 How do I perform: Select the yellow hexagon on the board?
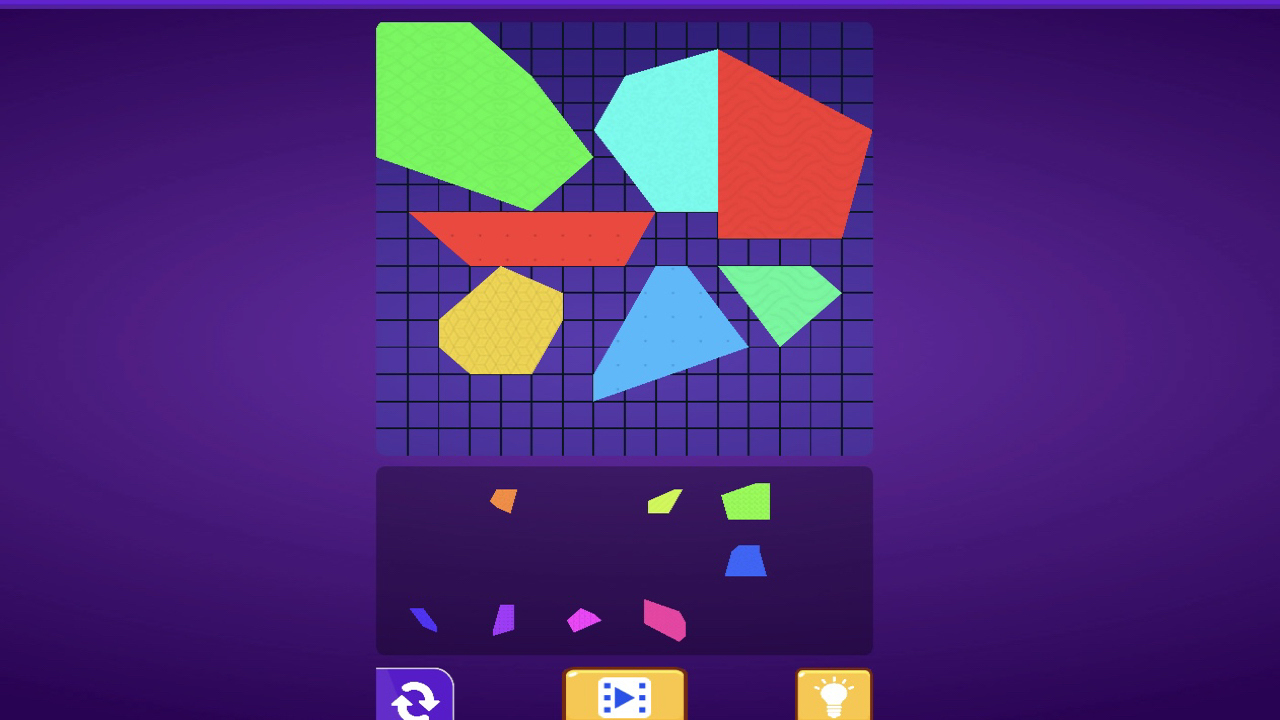[500, 320]
